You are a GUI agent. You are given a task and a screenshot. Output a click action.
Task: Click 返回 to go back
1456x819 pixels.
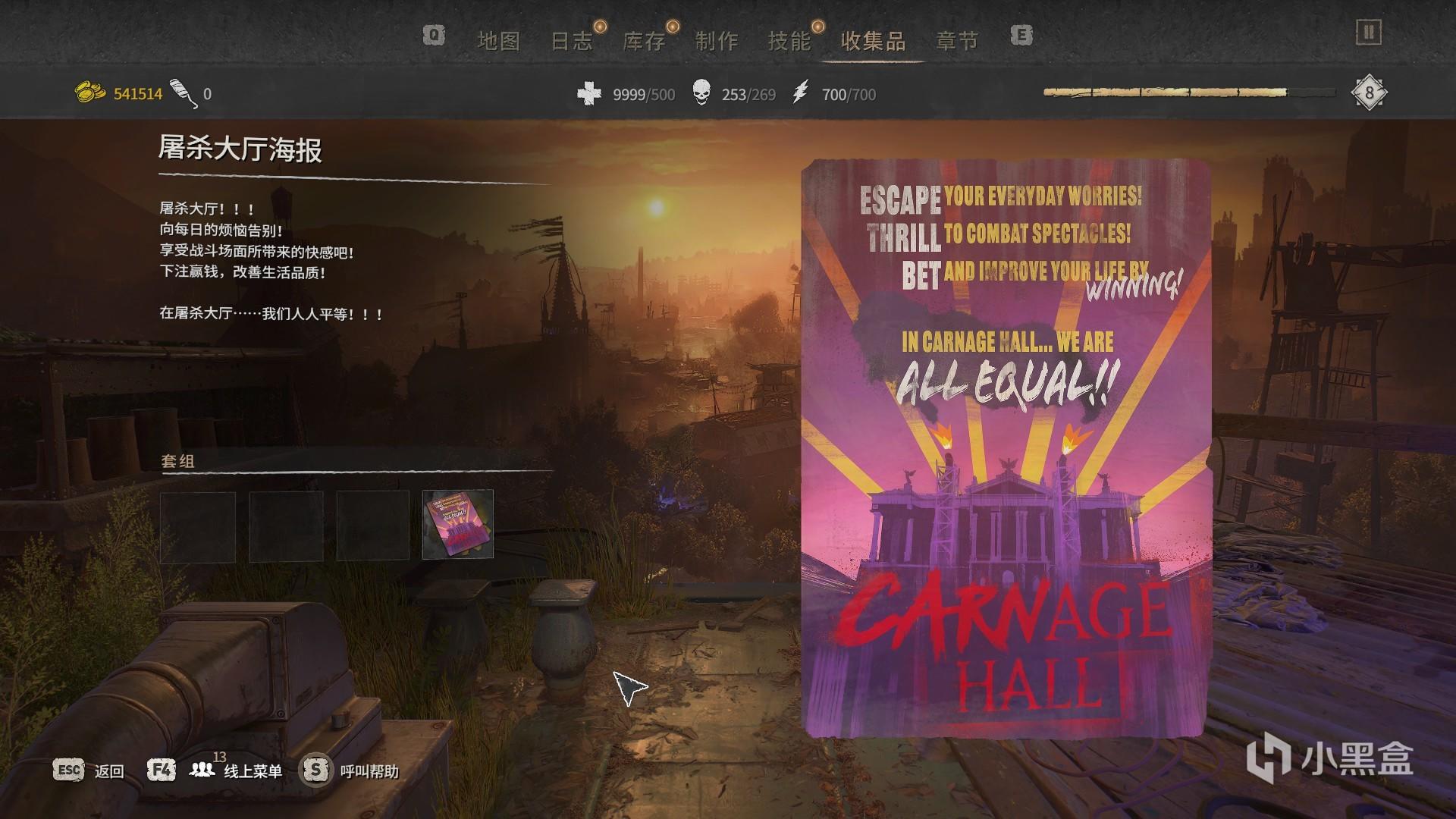pos(108,771)
